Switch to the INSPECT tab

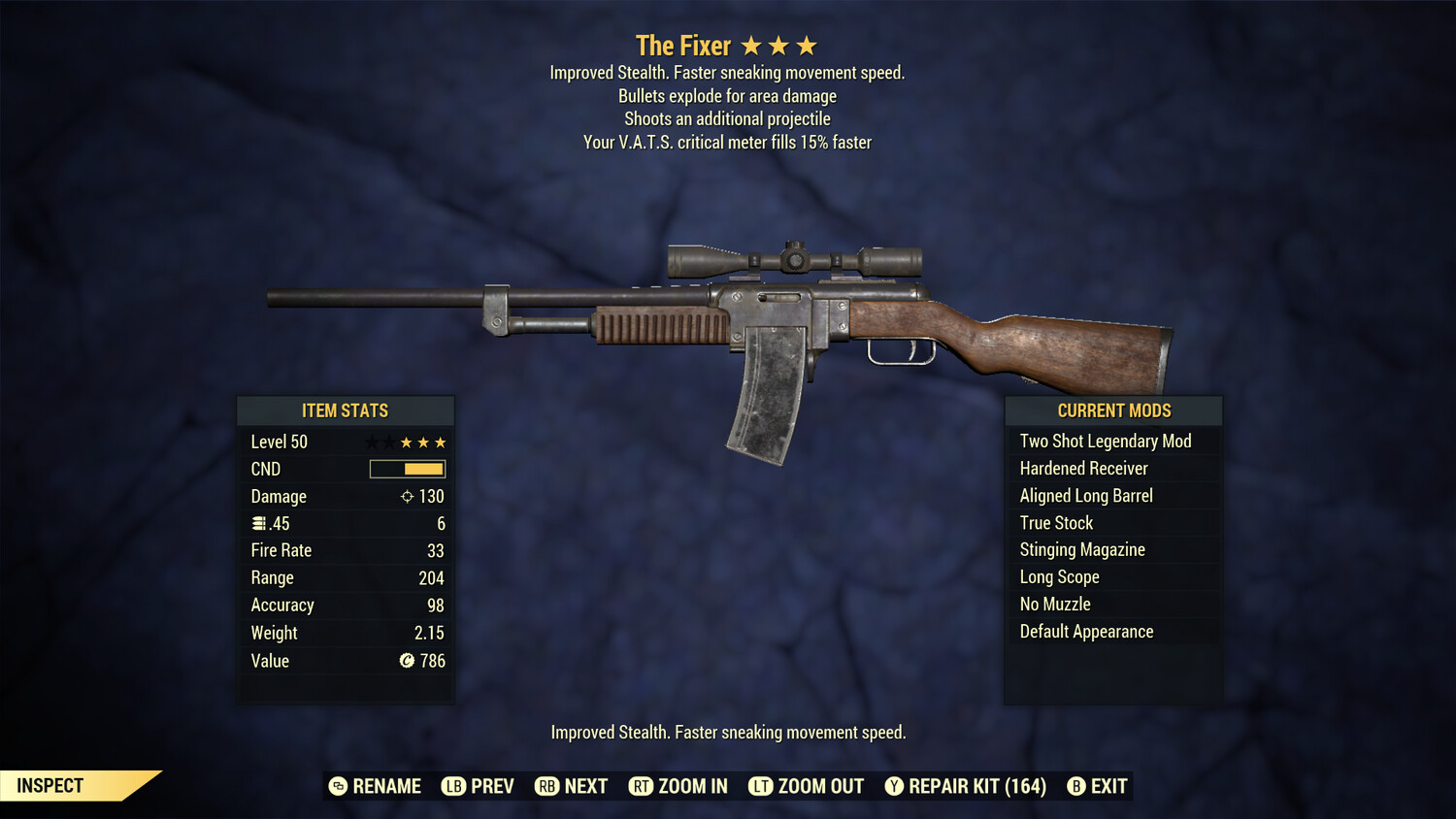50,785
